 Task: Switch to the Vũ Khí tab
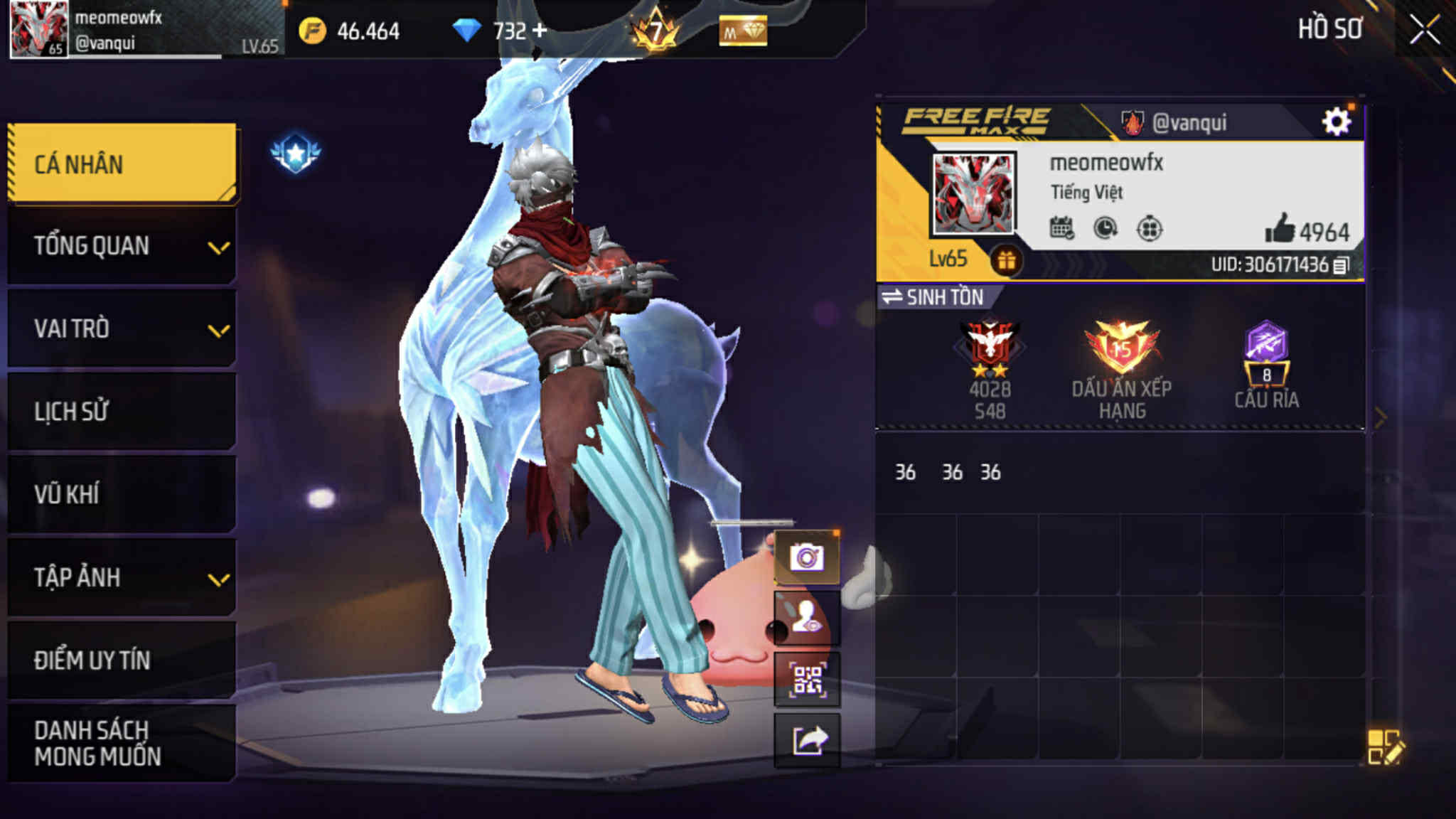(x=122, y=494)
